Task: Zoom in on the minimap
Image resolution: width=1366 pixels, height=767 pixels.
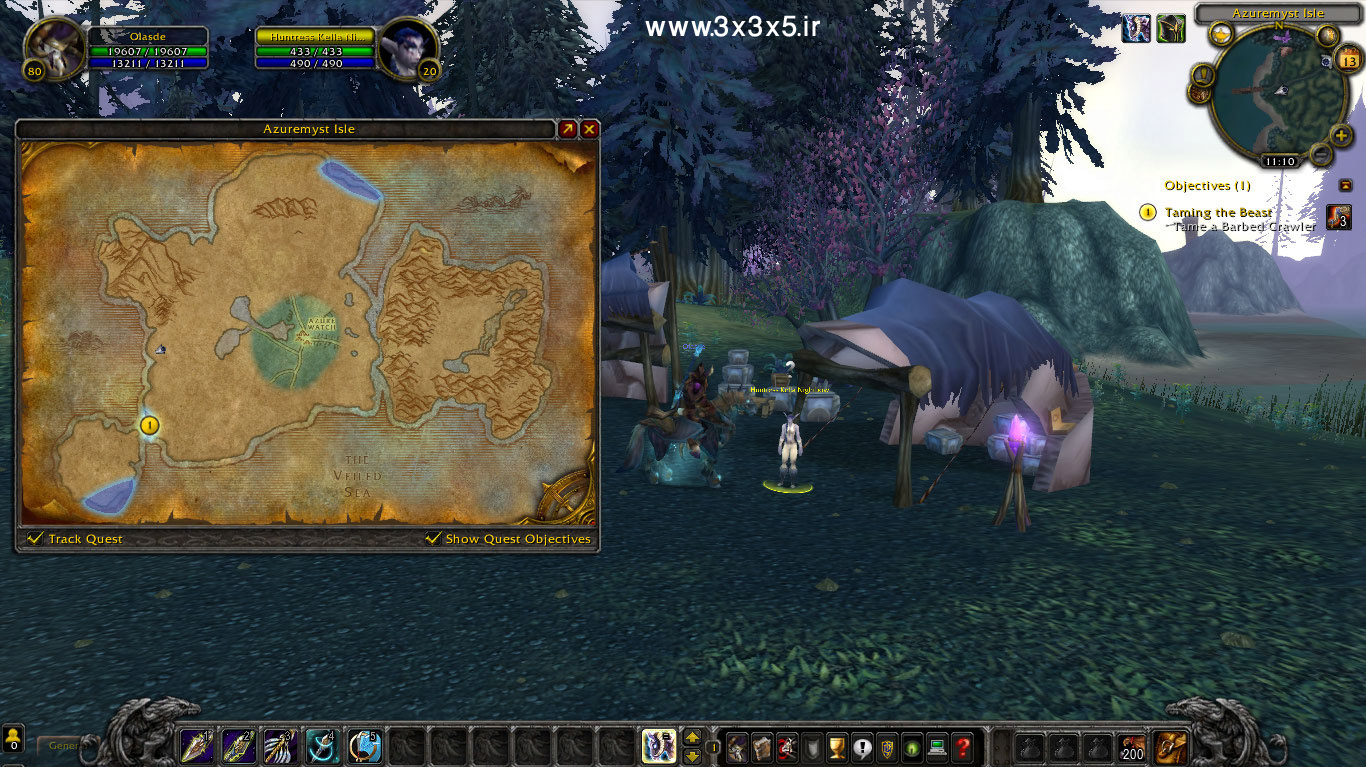Action: 1342,136
